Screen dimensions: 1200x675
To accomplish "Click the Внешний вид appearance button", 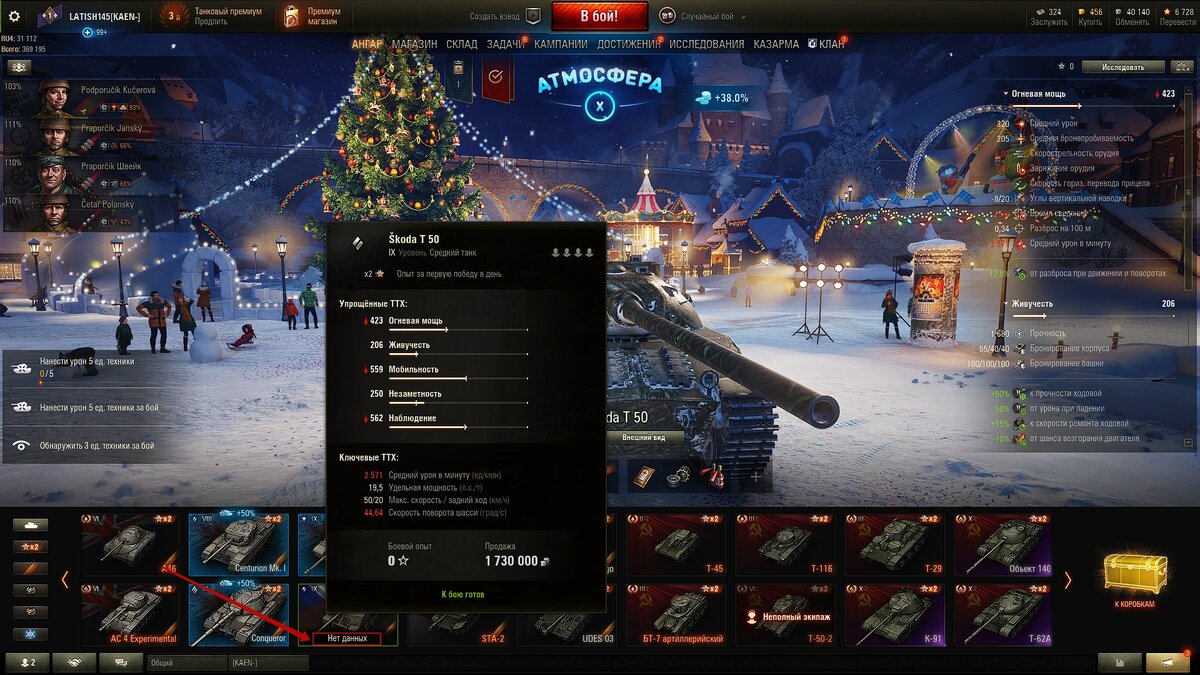I will (643, 437).
